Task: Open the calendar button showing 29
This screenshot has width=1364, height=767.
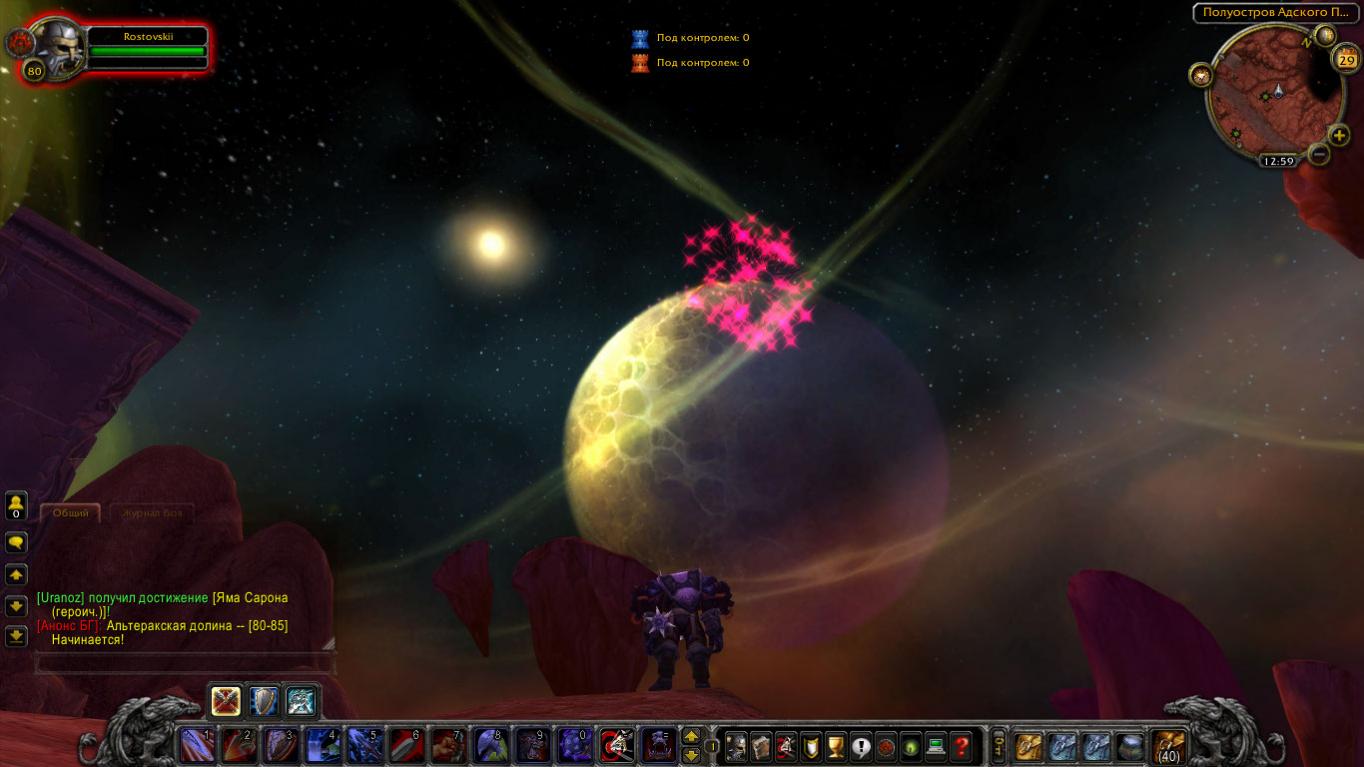Action: point(1345,60)
